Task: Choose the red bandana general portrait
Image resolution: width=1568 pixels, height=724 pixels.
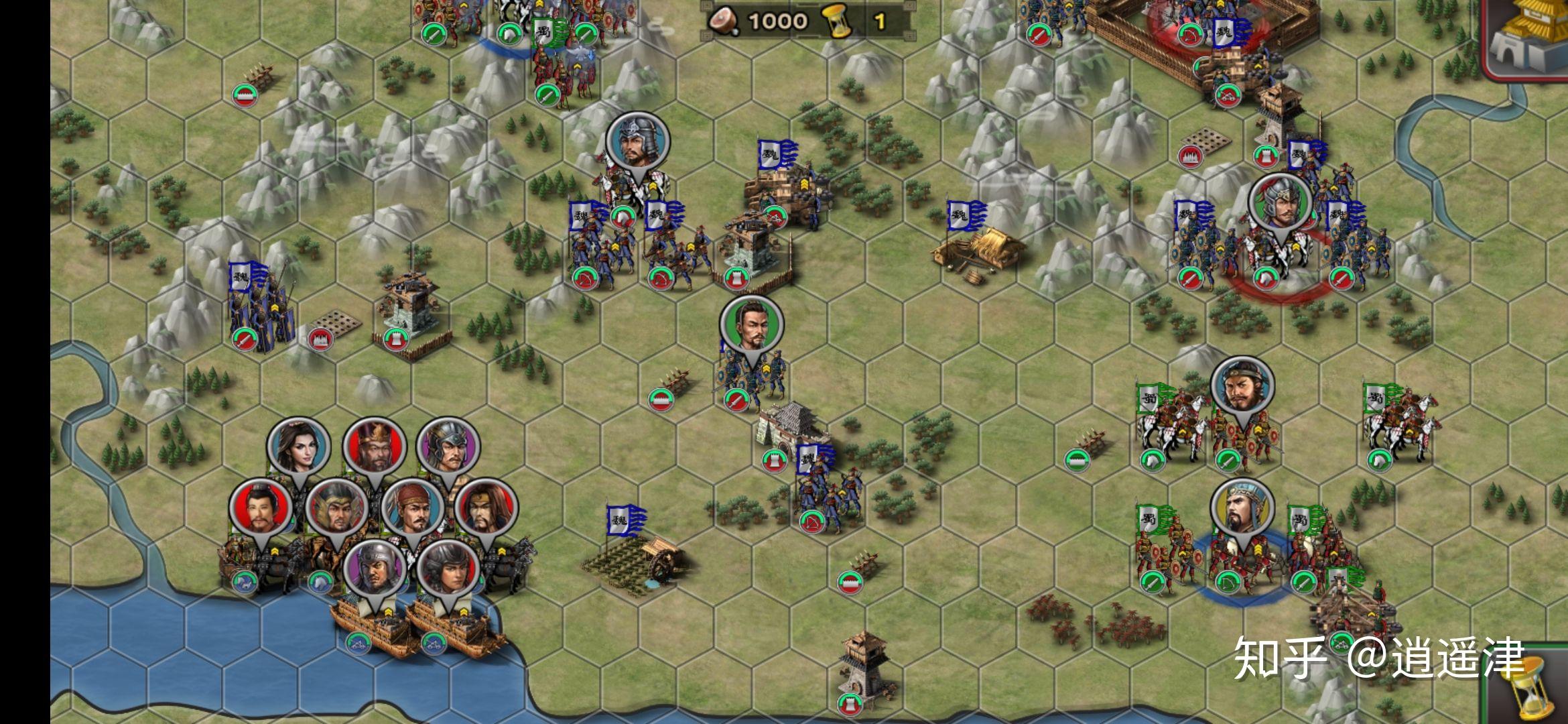Action: coord(413,508)
